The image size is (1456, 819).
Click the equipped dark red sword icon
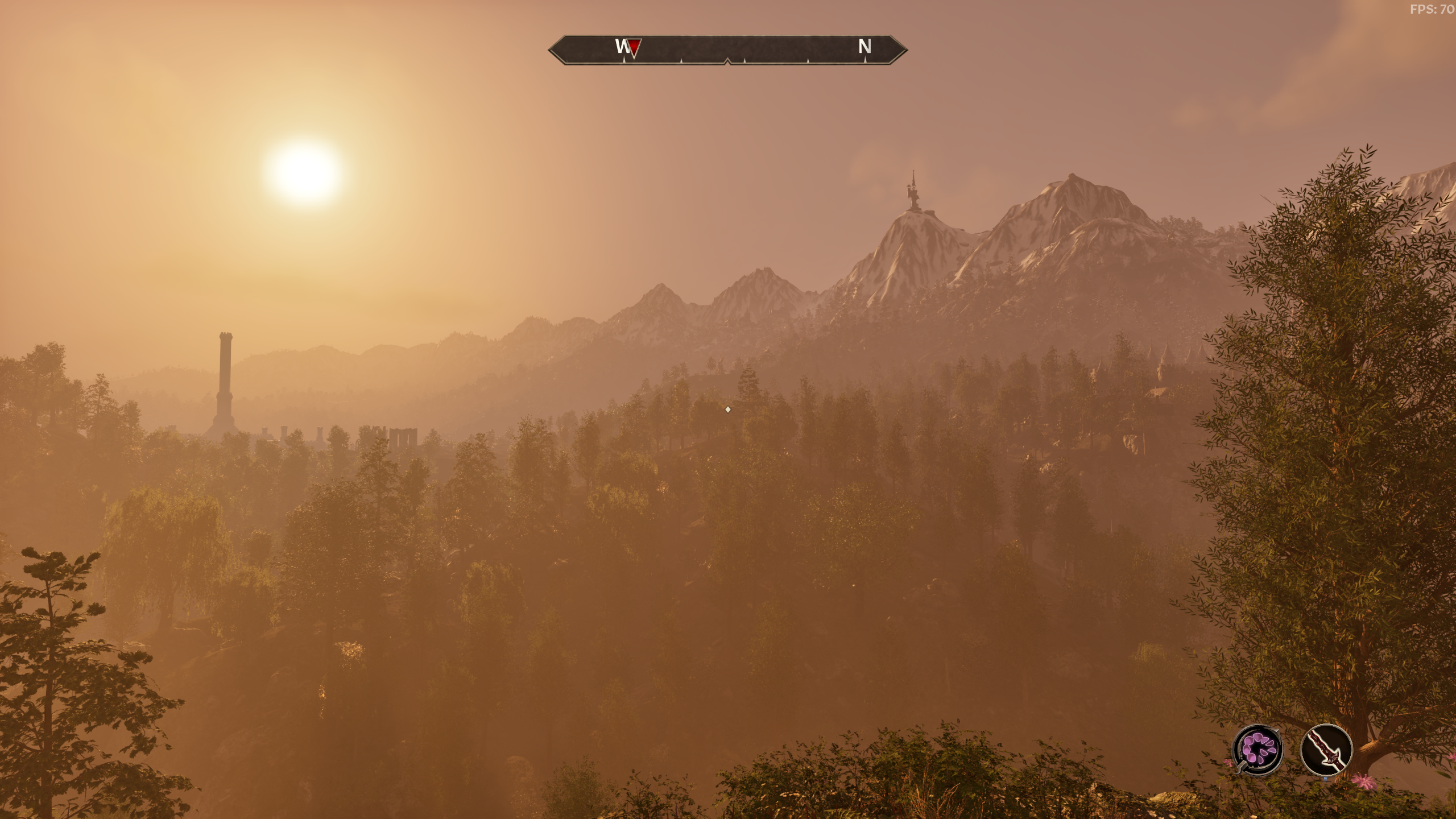pos(1326,749)
